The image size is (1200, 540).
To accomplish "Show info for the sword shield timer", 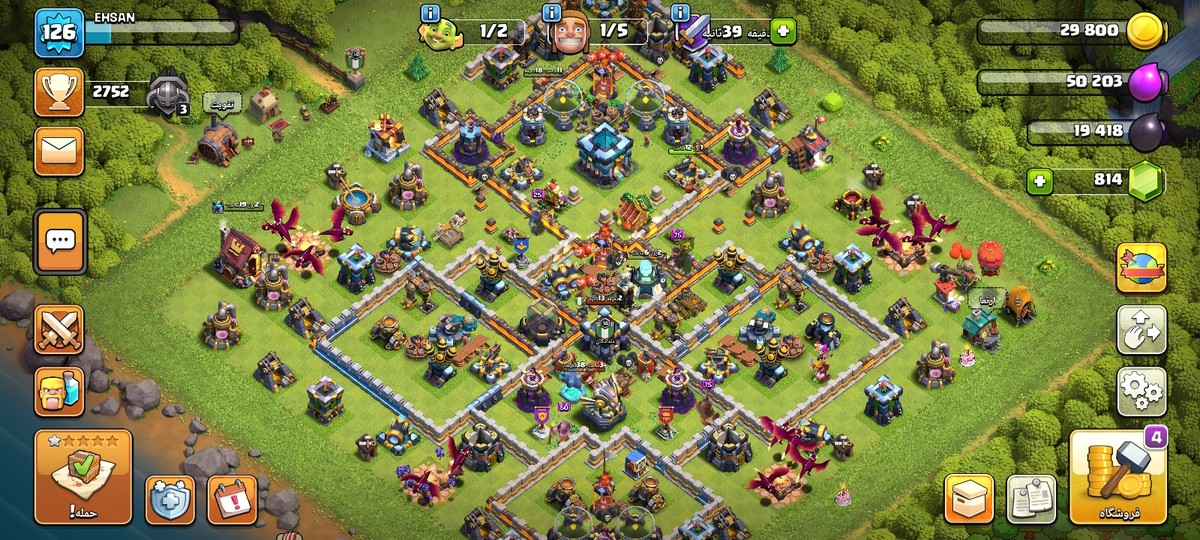I will 681,13.
